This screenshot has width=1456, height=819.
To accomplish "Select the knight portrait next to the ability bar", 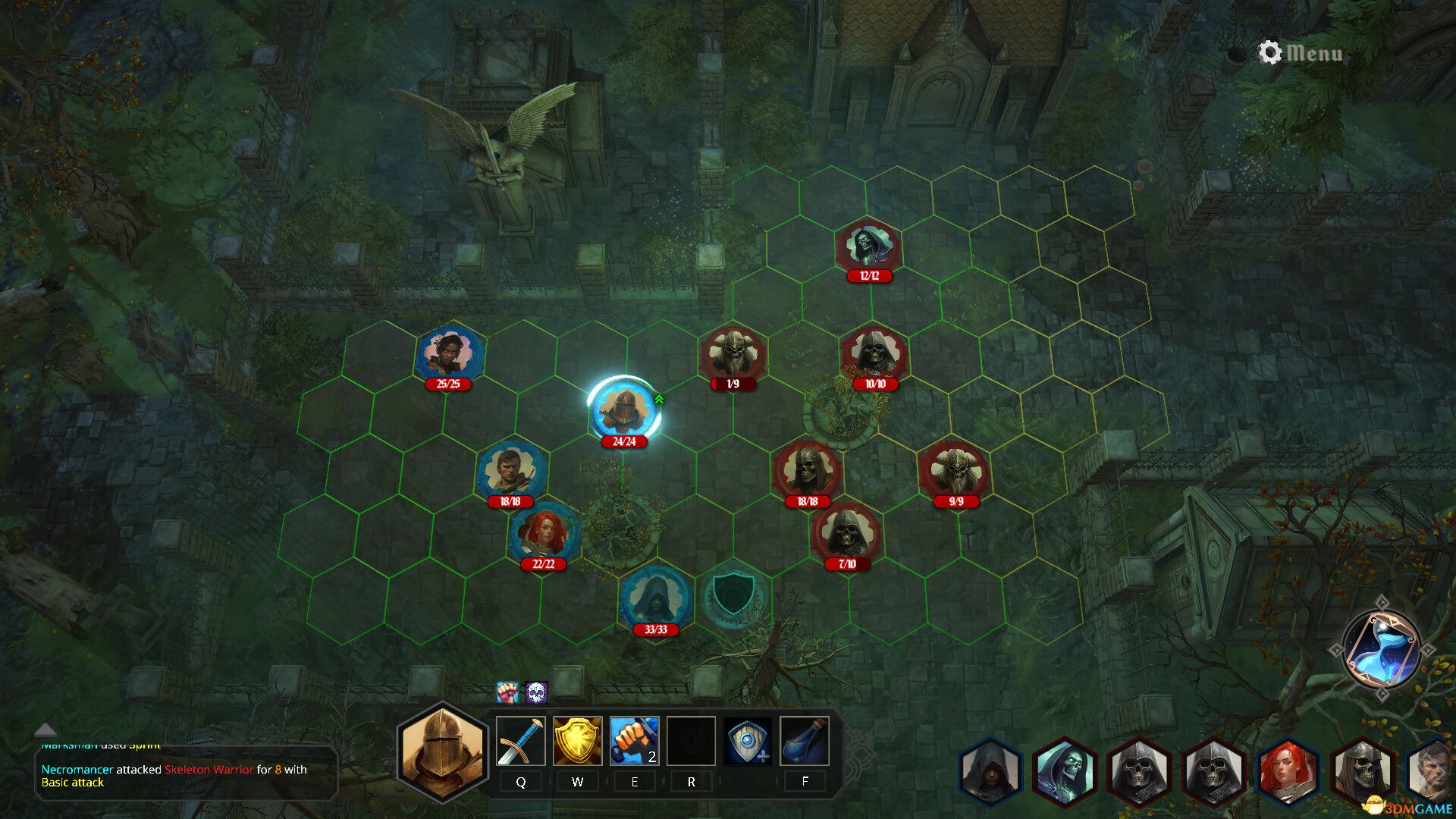I will point(441,754).
